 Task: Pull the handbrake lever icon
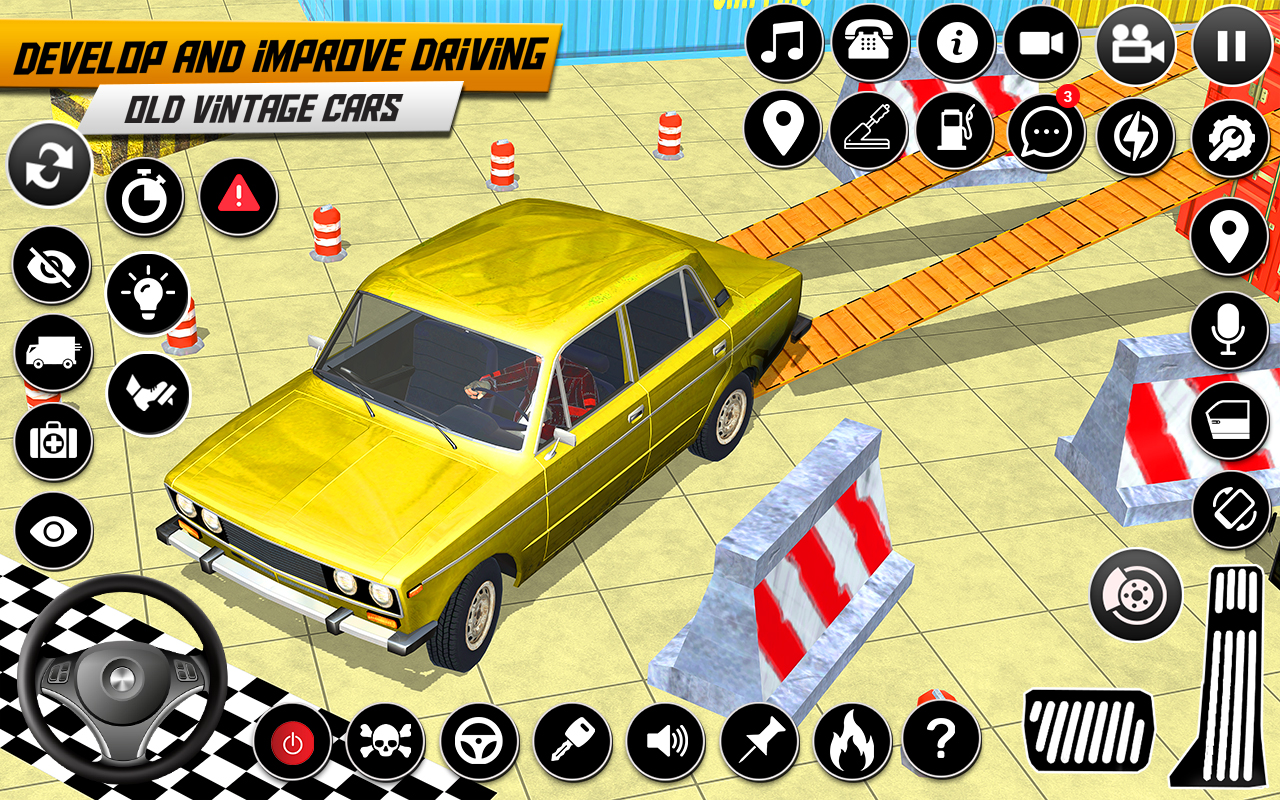[x=868, y=130]
